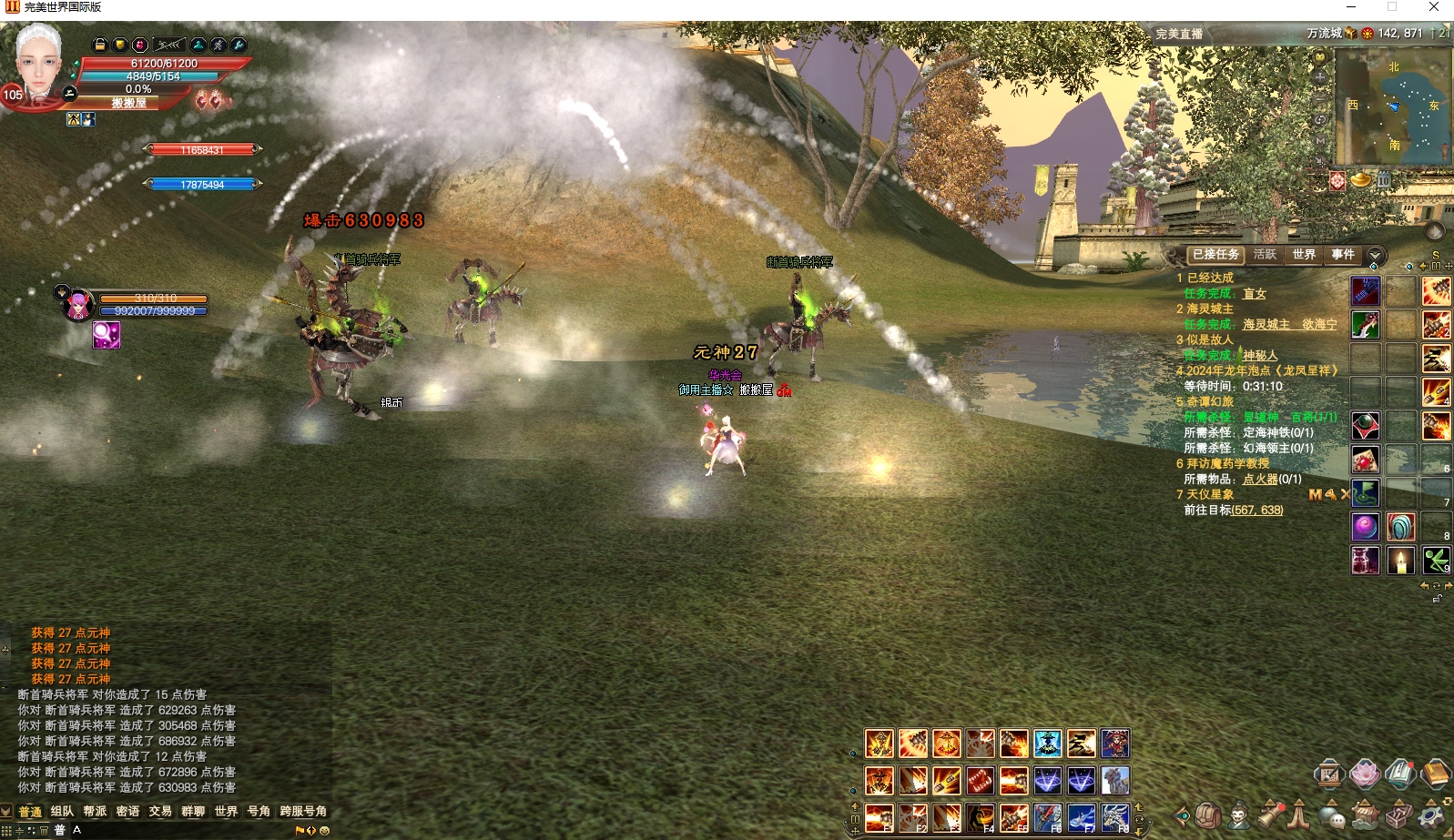
Task: Open the gold ingot shop icon
Action: tap(1360, 179)
